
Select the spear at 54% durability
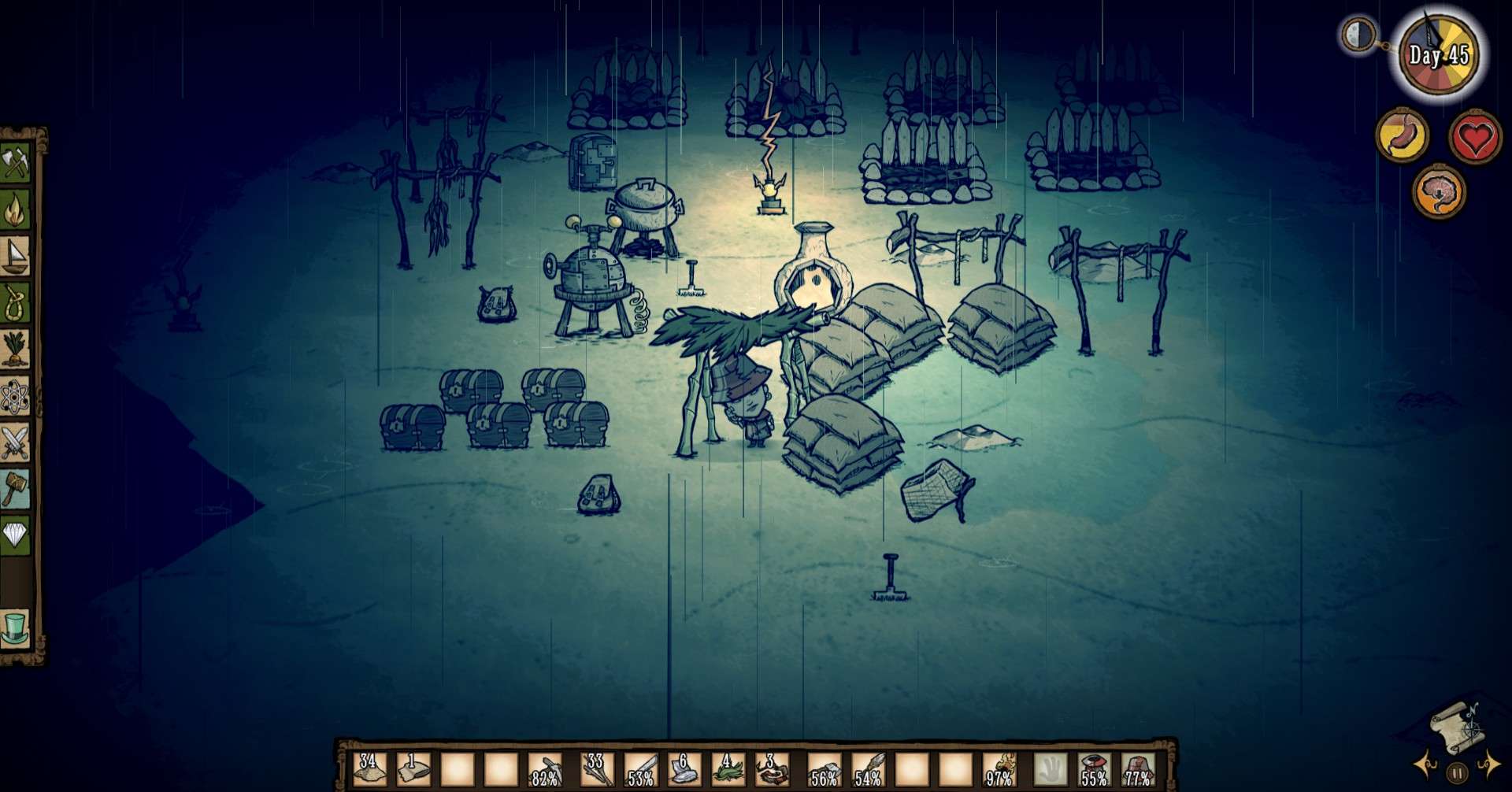pos(868,769)
